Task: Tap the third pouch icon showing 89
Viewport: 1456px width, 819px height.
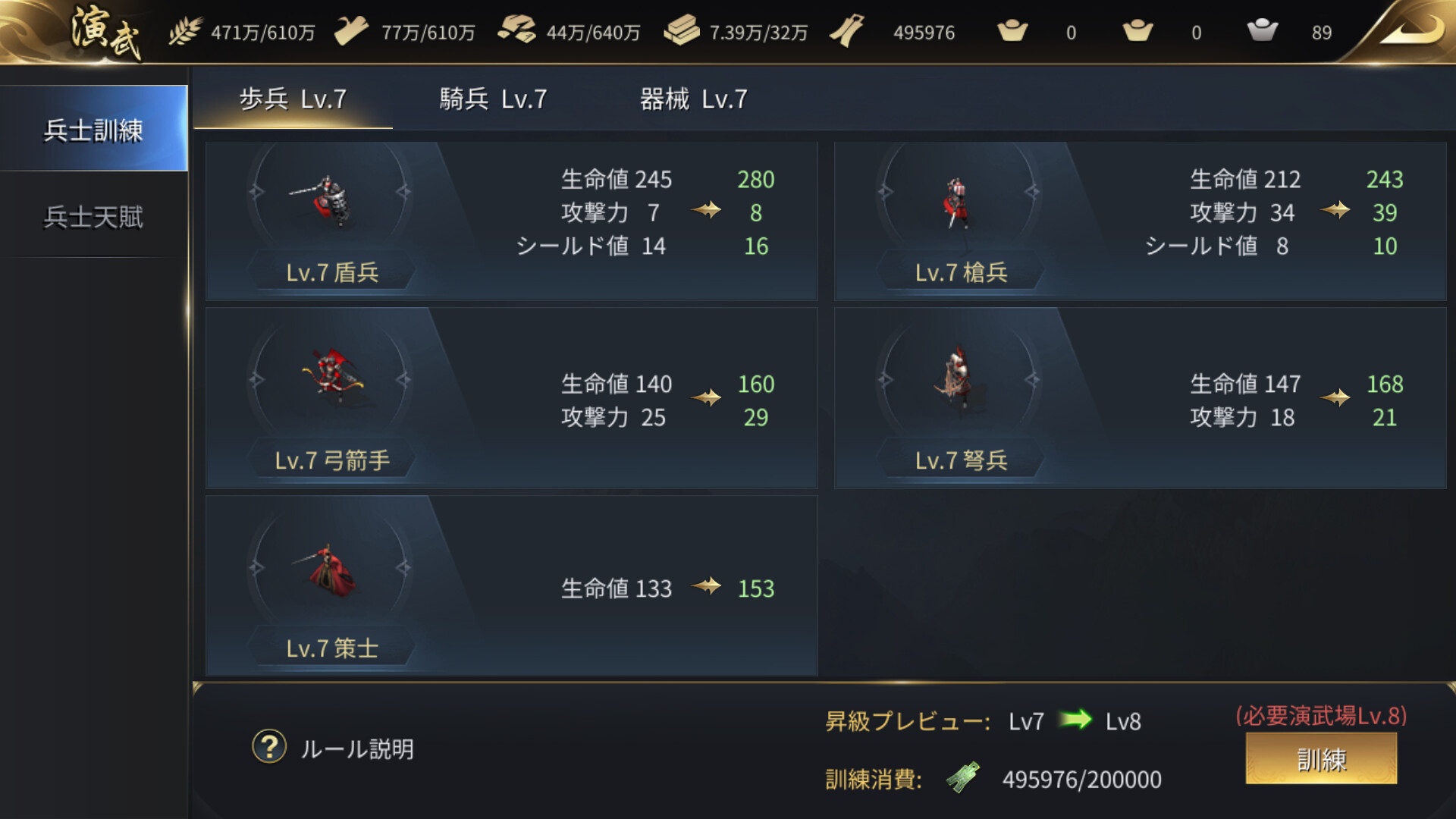Action: point(1263,32)
